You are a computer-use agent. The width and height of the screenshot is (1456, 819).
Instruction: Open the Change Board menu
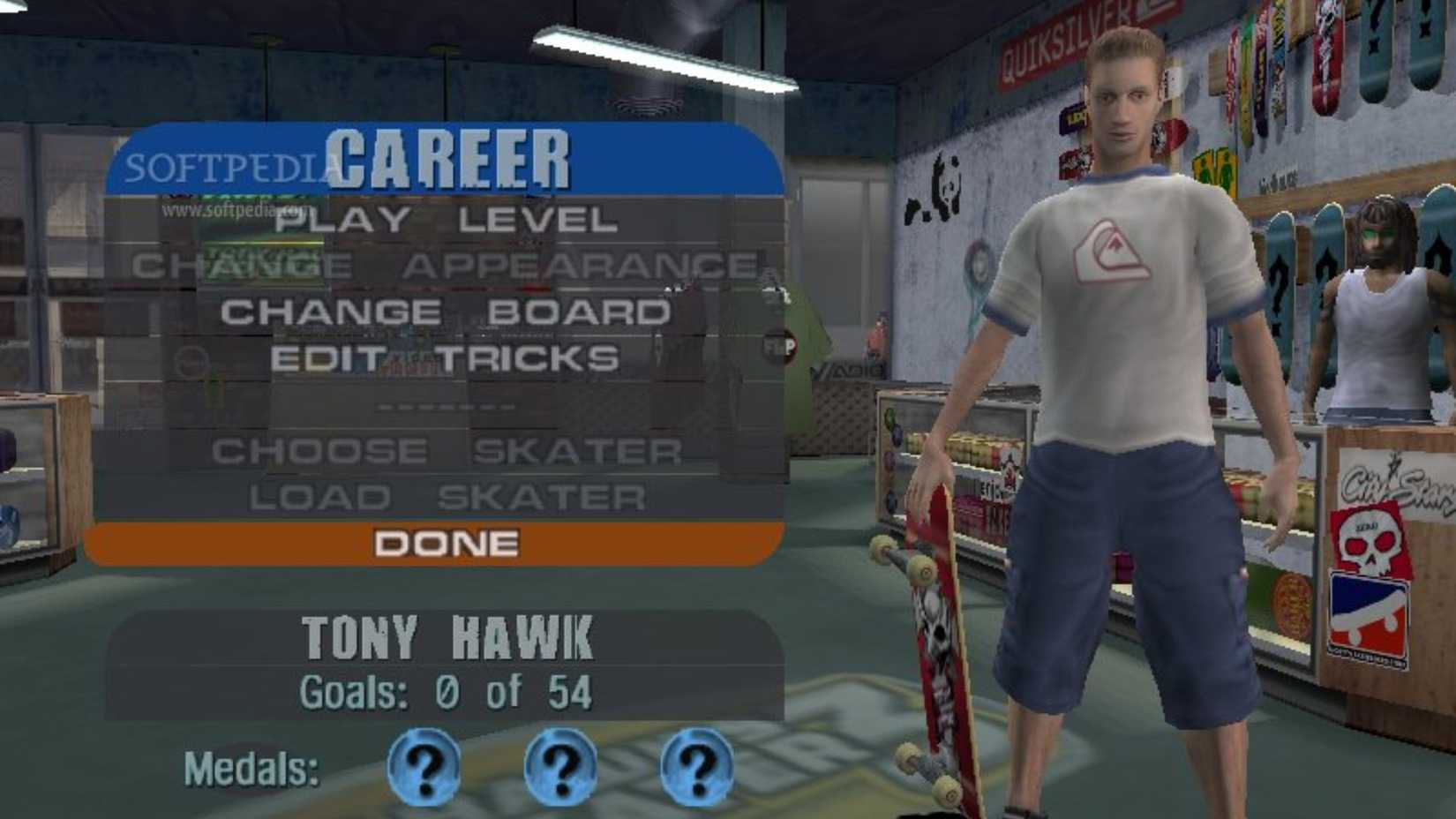(x=446, y=311)
